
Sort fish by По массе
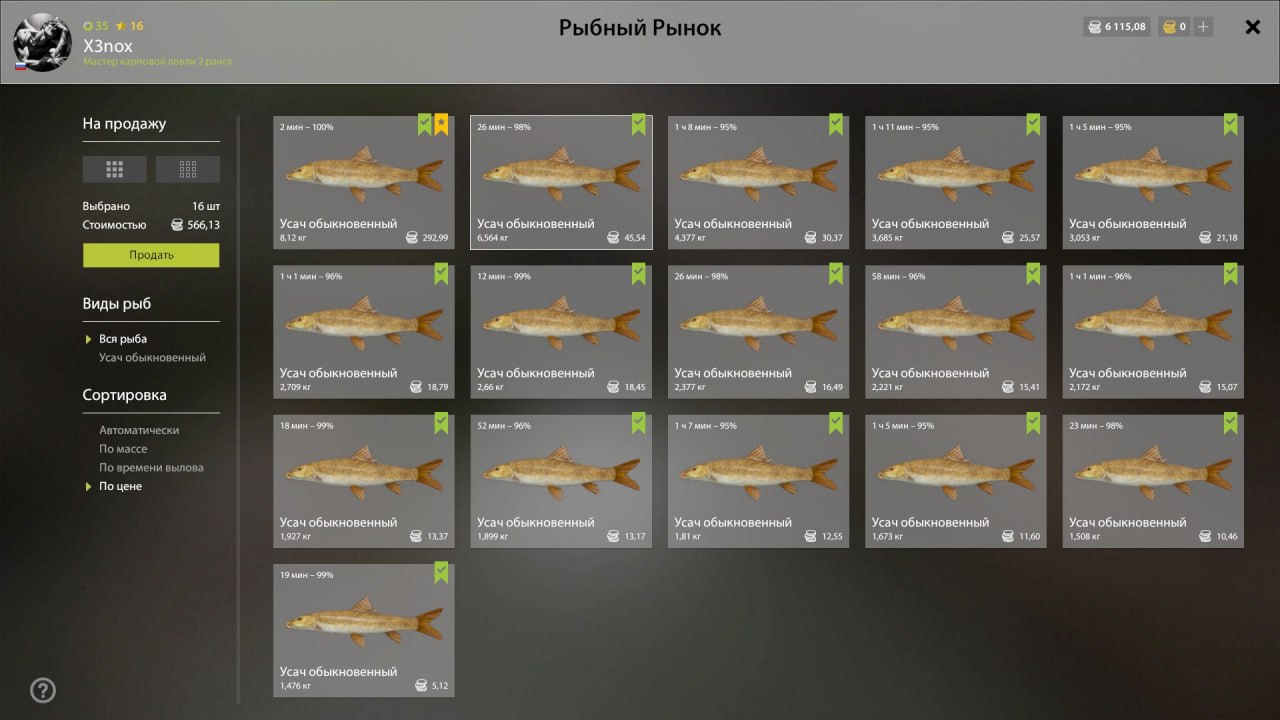click(x=123, y=449)
